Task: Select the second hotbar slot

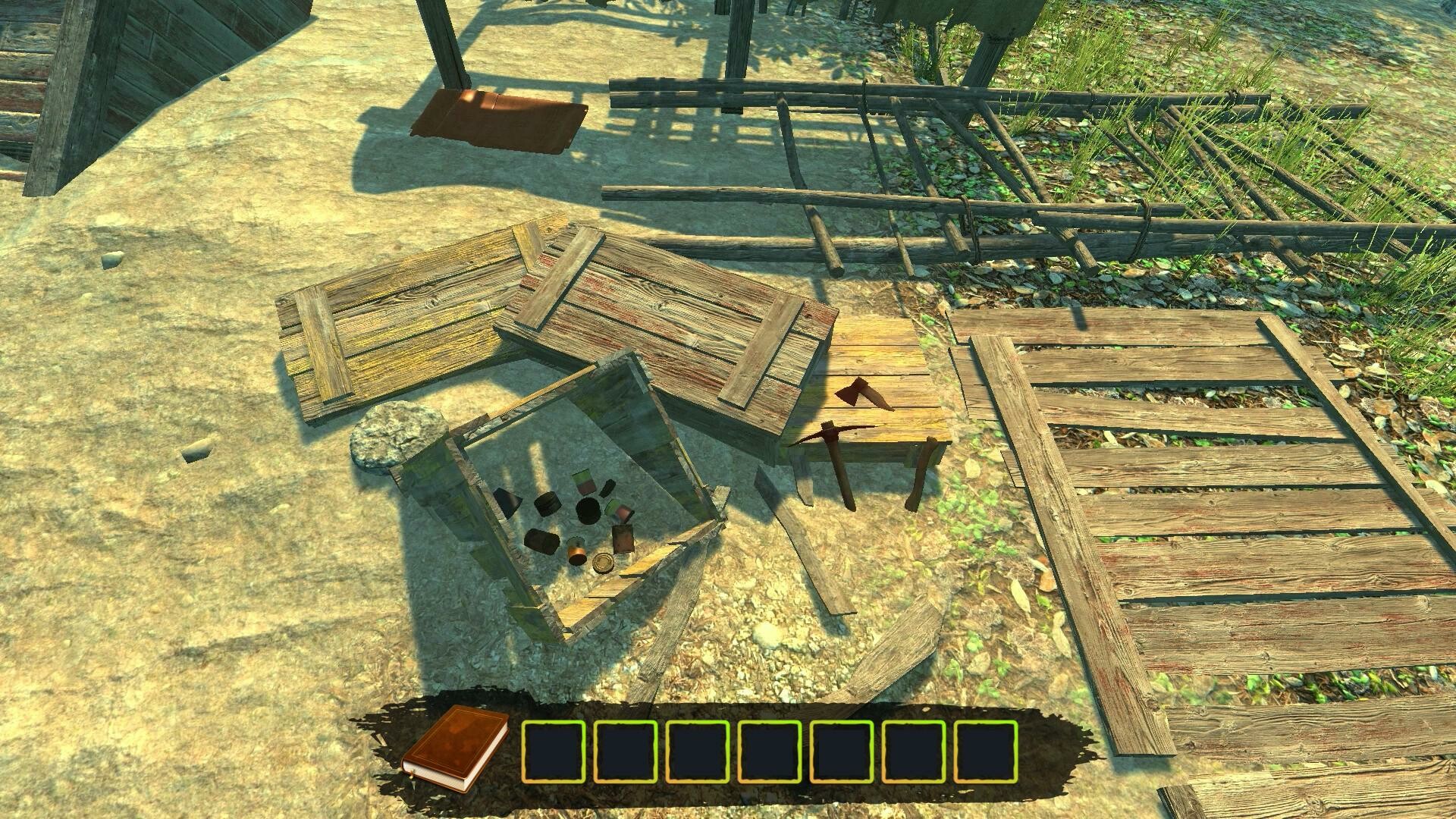Action: tap(628, 748)
